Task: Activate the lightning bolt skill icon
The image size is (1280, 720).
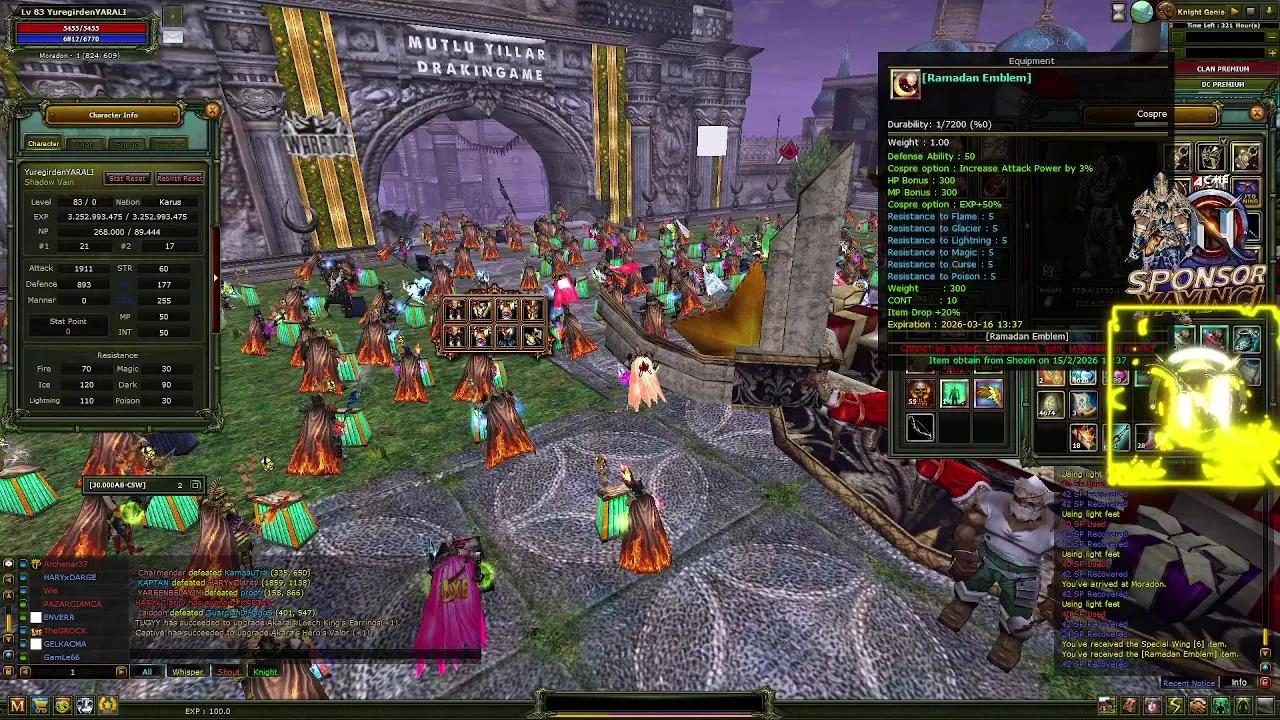Action: point(1175,705)
